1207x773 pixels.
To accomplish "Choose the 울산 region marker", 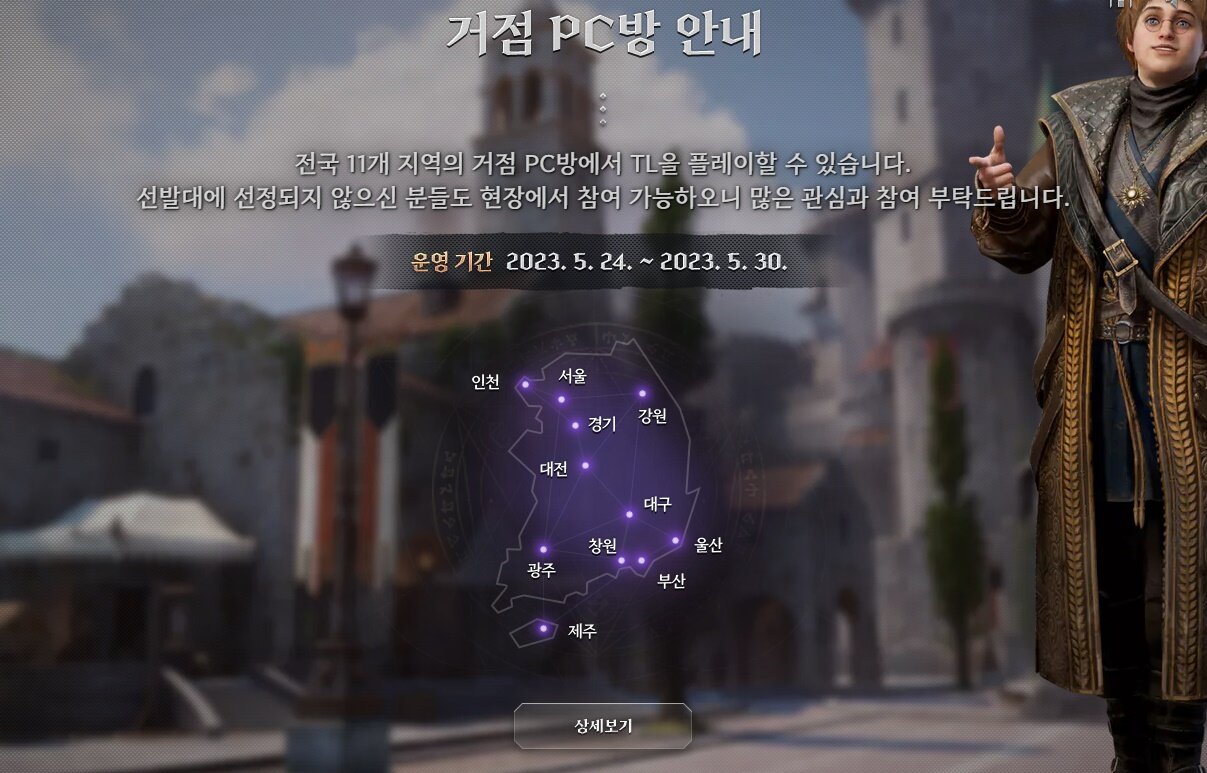I will (675, 541).
